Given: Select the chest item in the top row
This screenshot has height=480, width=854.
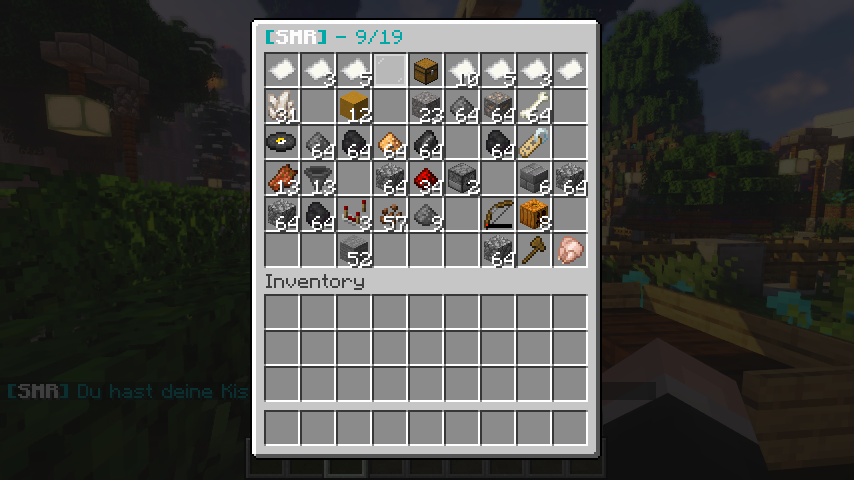Looking at the screenshot, I should point(427,70).
